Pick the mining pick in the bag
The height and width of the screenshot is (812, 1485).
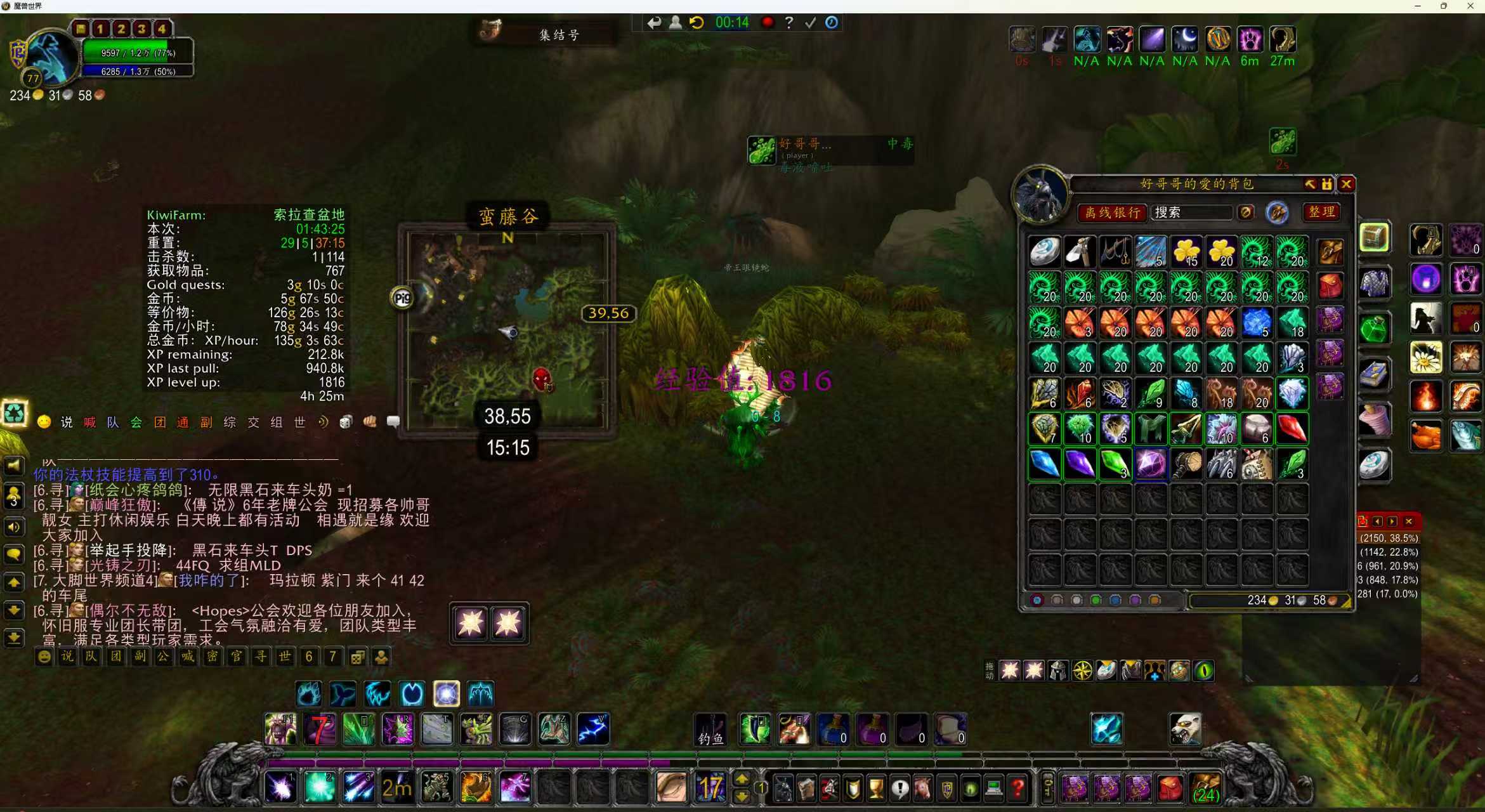(x=1079, y=252)
